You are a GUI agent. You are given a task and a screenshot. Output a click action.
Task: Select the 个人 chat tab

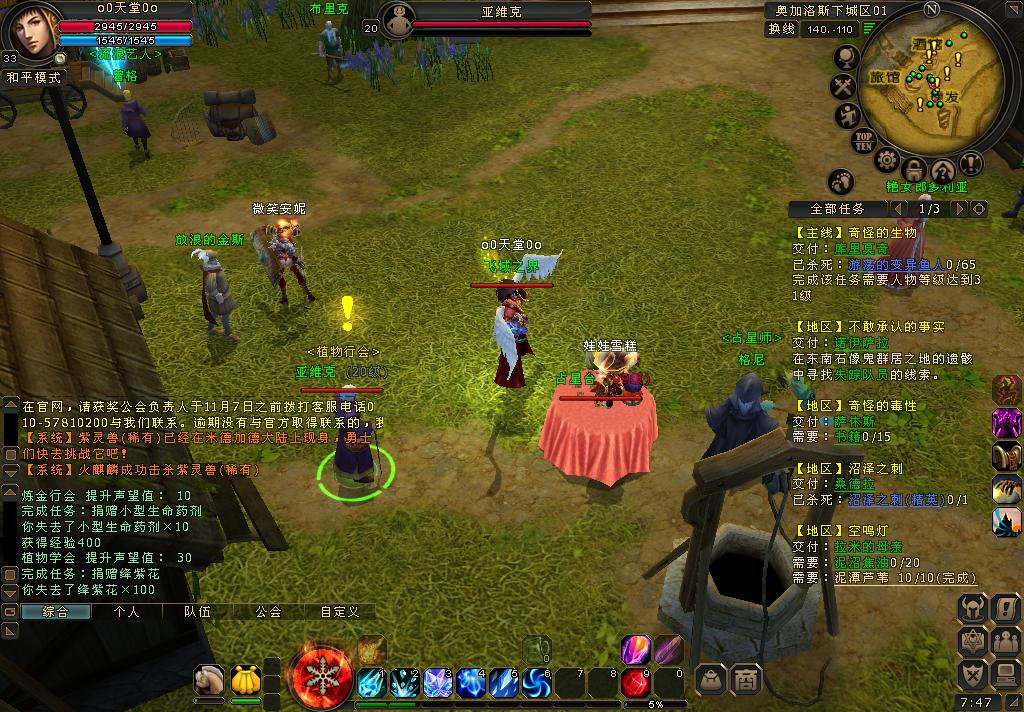(x=126, y=611)
